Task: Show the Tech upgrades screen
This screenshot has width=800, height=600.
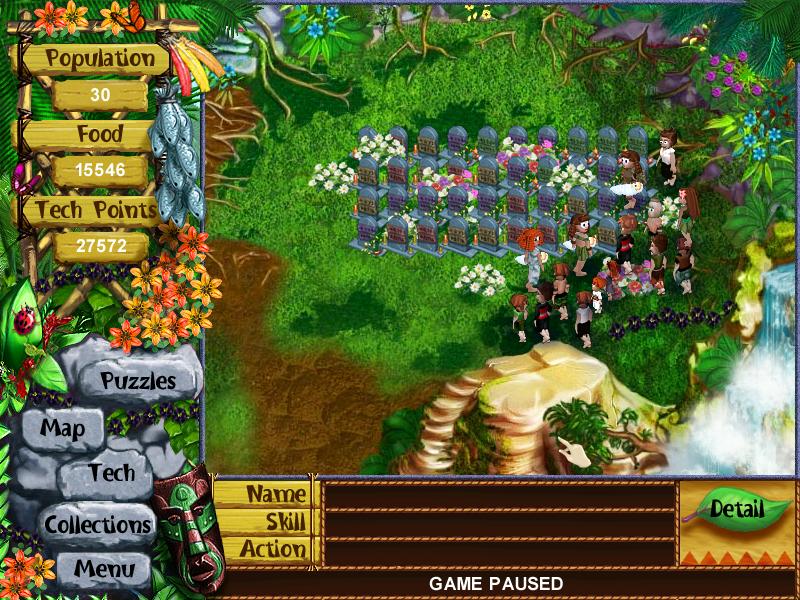Action: point(110,474)
